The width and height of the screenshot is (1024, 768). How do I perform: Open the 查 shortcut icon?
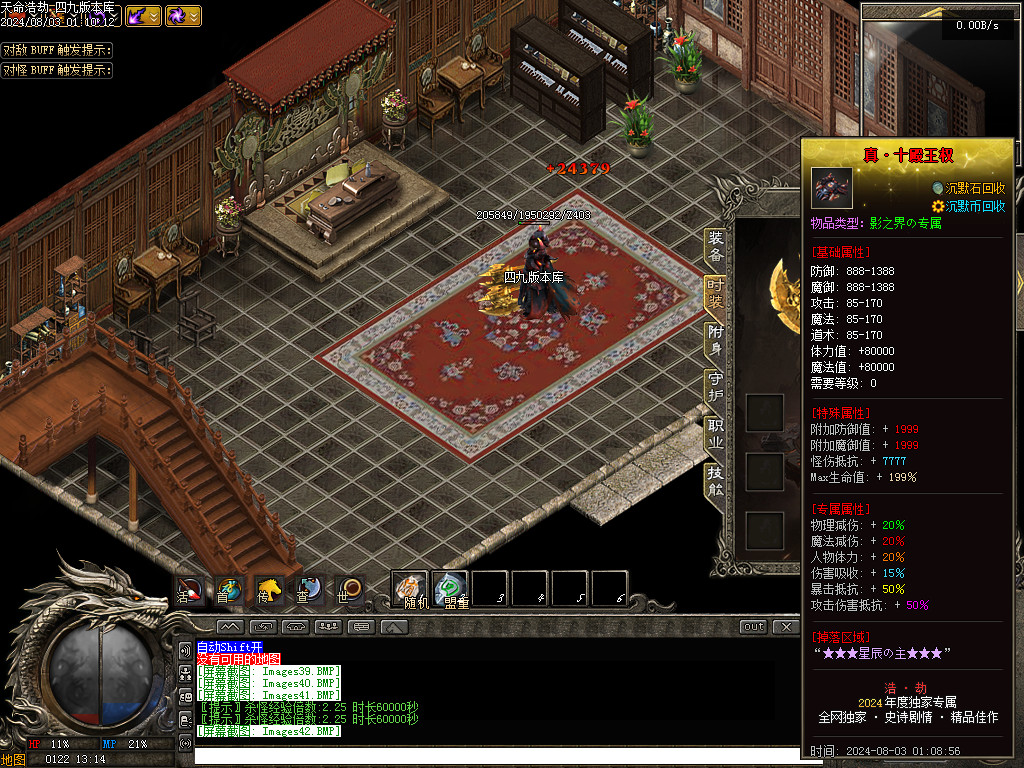(x=308, y=590)
